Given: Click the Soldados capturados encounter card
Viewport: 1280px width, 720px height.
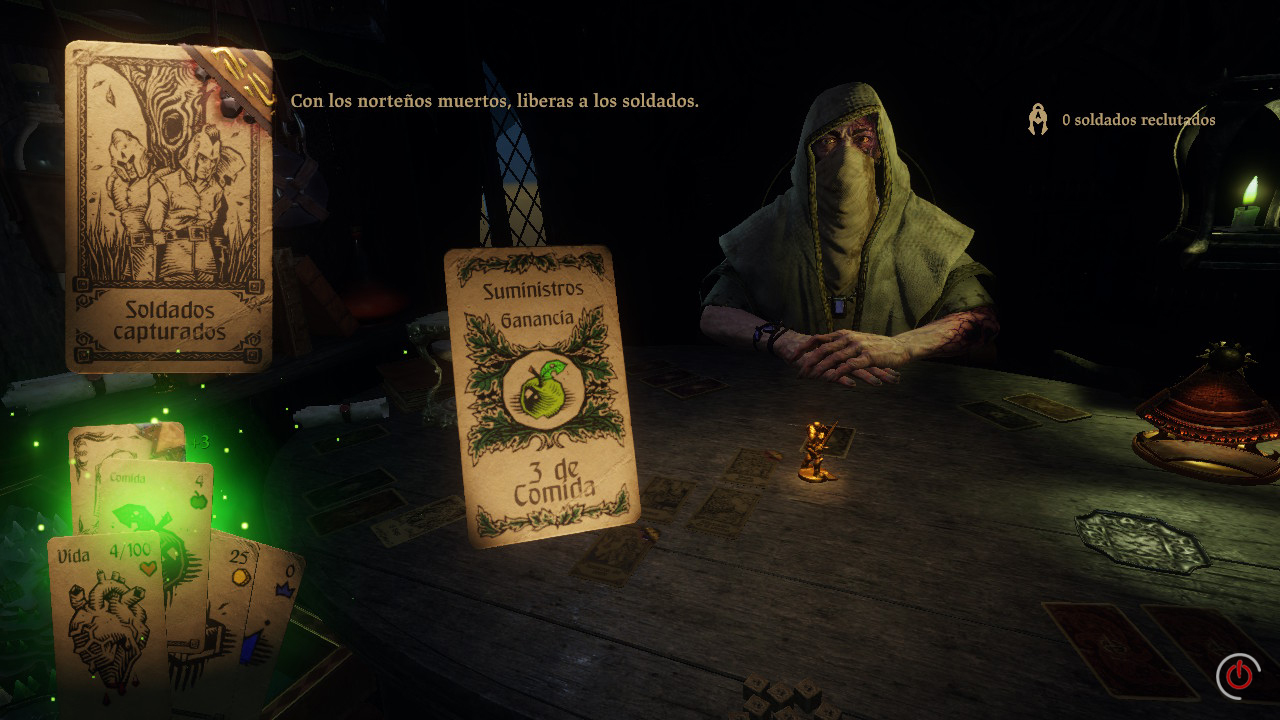Looking at the screenshot, I should [x=168, y=207].
